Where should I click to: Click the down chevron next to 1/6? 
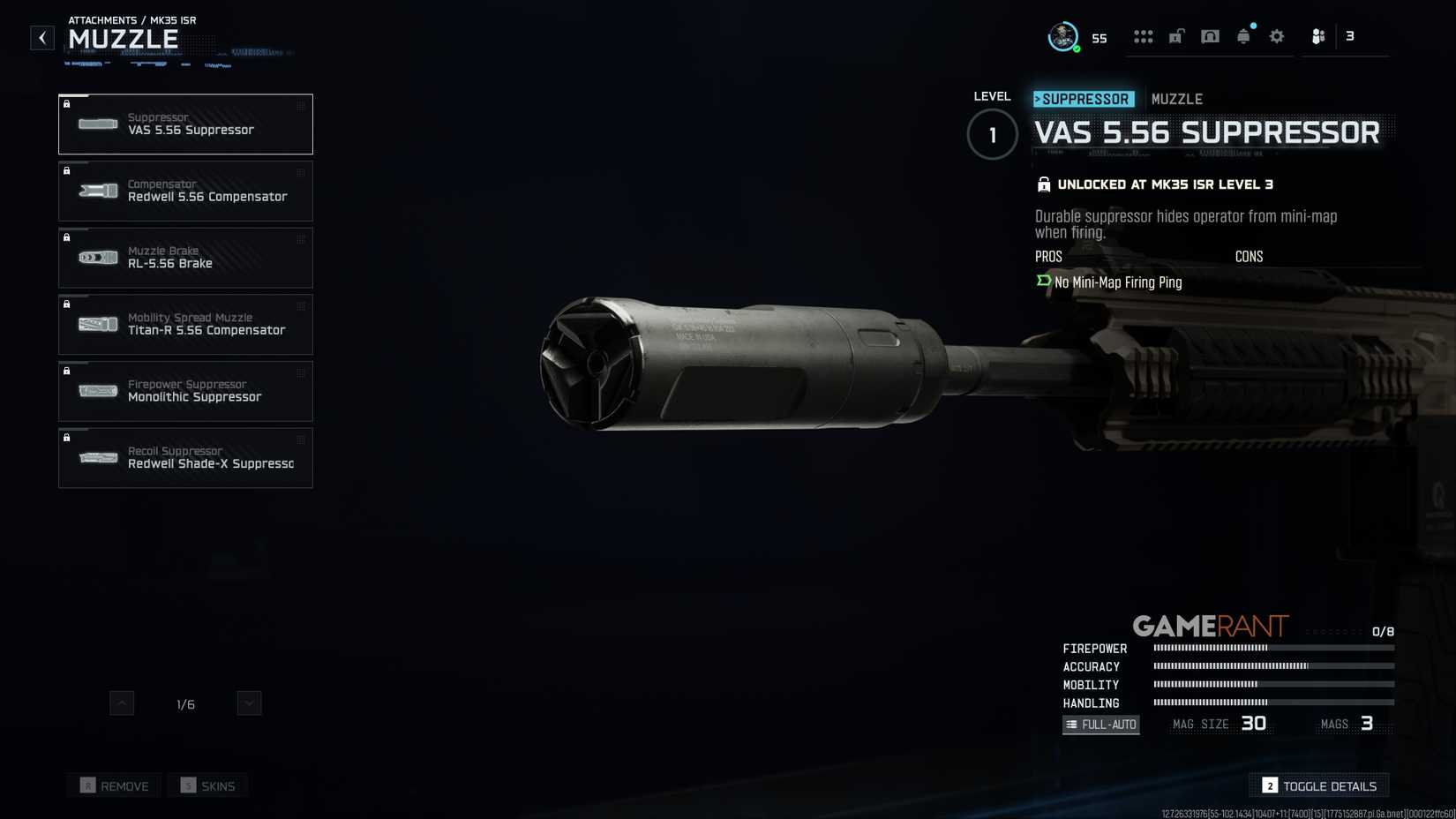click(248, 703)
